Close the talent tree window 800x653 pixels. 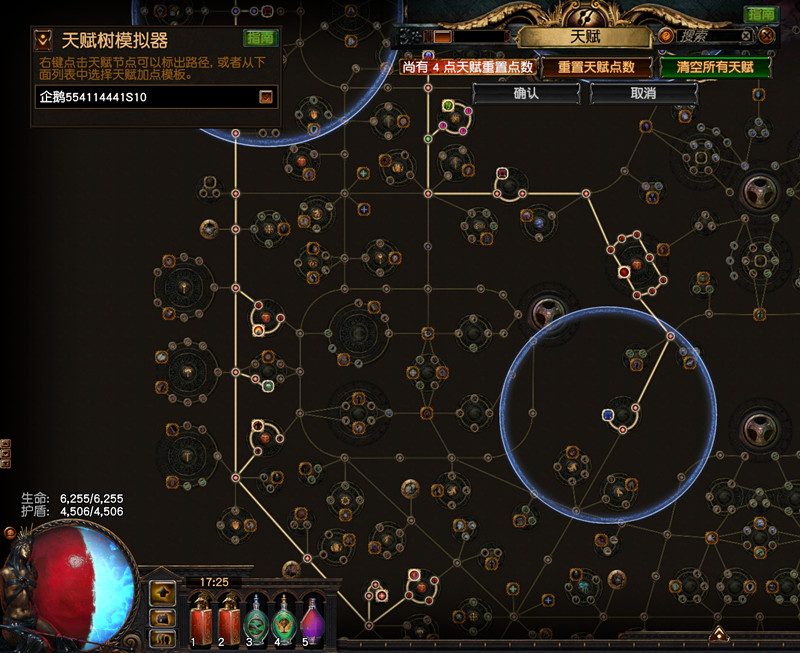(x=767, y=35)
